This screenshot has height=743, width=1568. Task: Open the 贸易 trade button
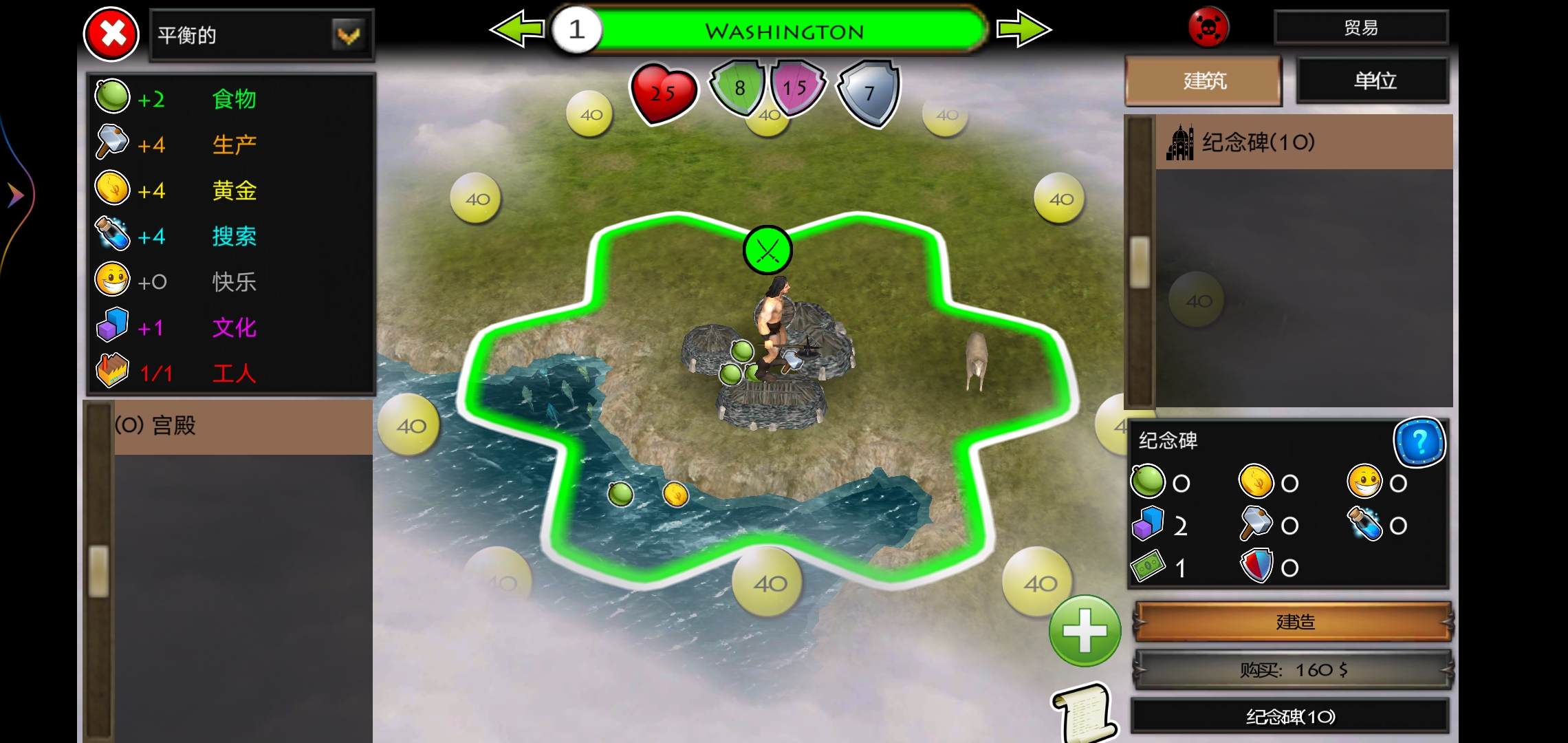pos(1361,28)
